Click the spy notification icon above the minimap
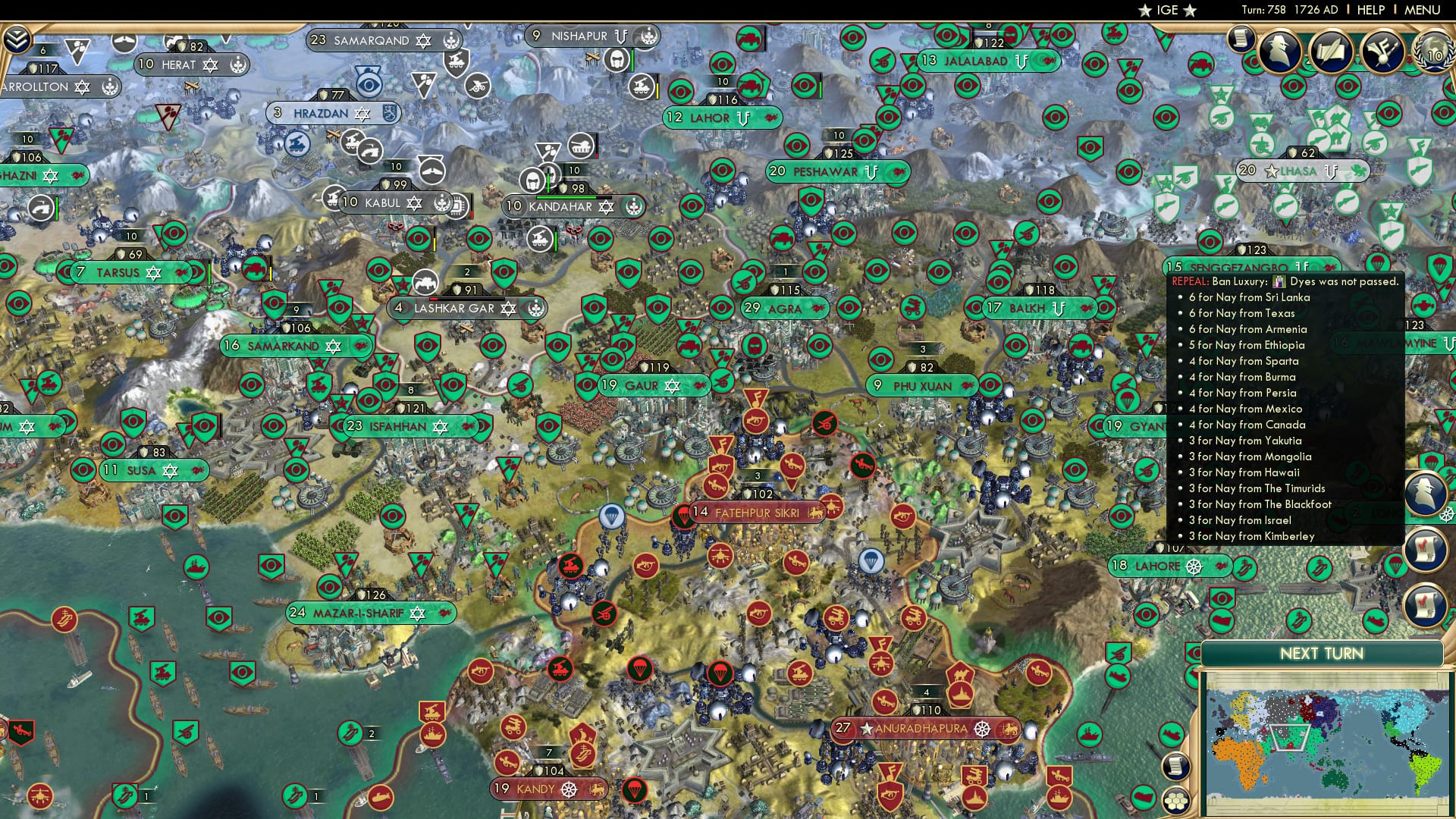 coord(1426,491)
